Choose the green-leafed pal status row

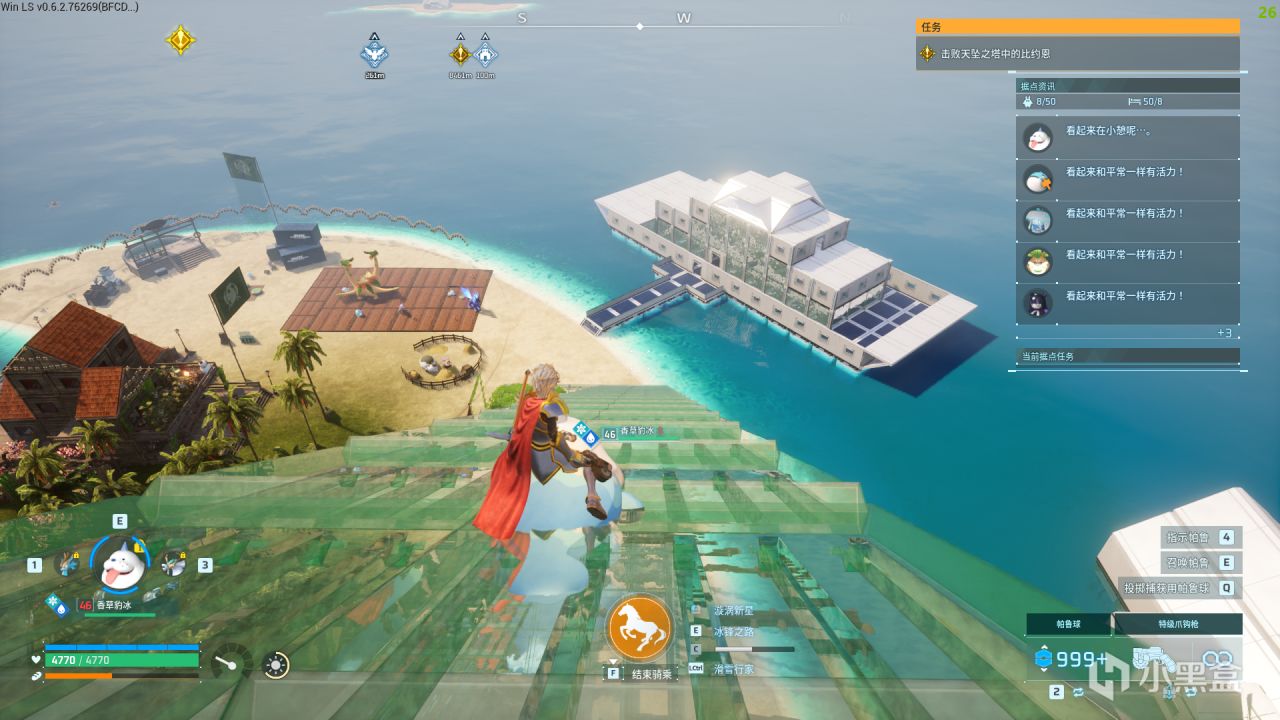click(1127, 262)
